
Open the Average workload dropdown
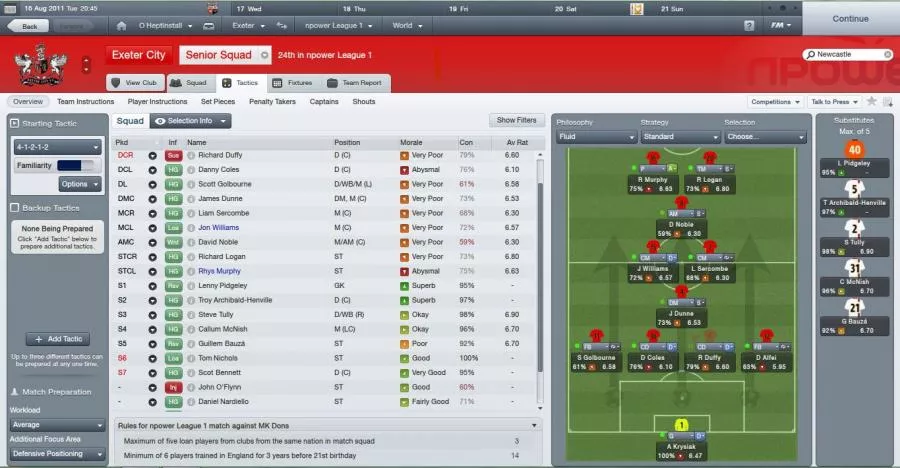click(57, 424)
